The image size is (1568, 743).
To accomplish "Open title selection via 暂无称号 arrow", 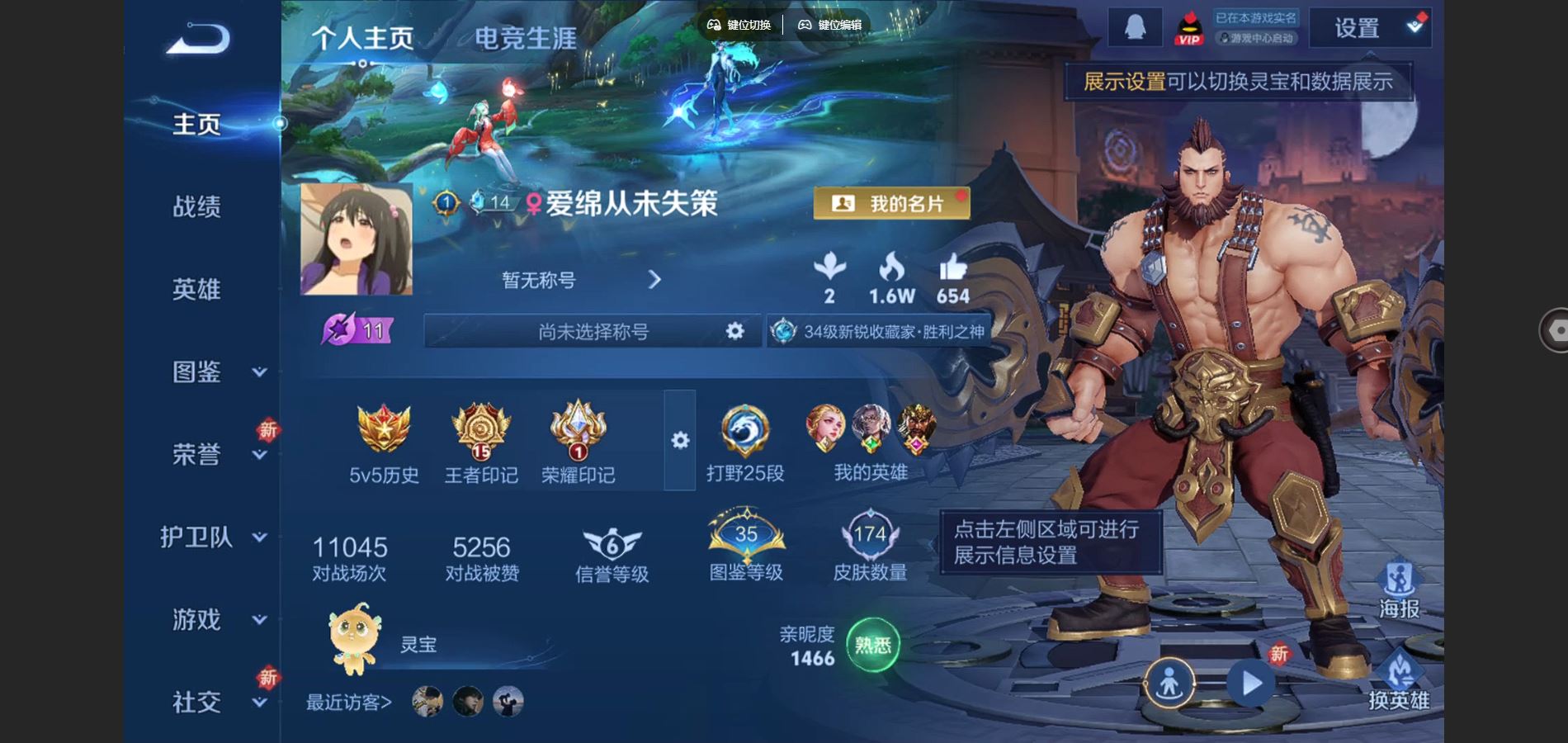I will pyautogui.click(x=654, y=280).
